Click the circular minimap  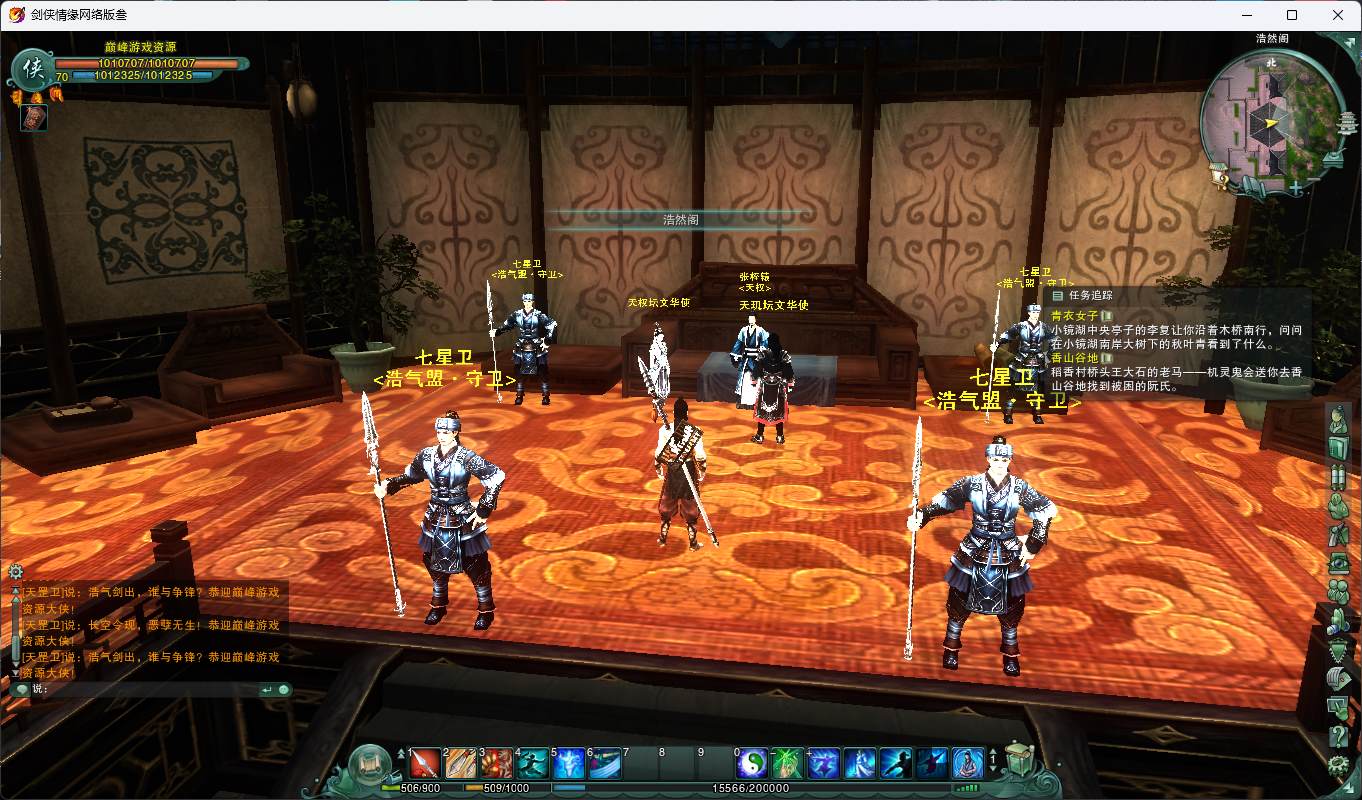point(1270,120)
